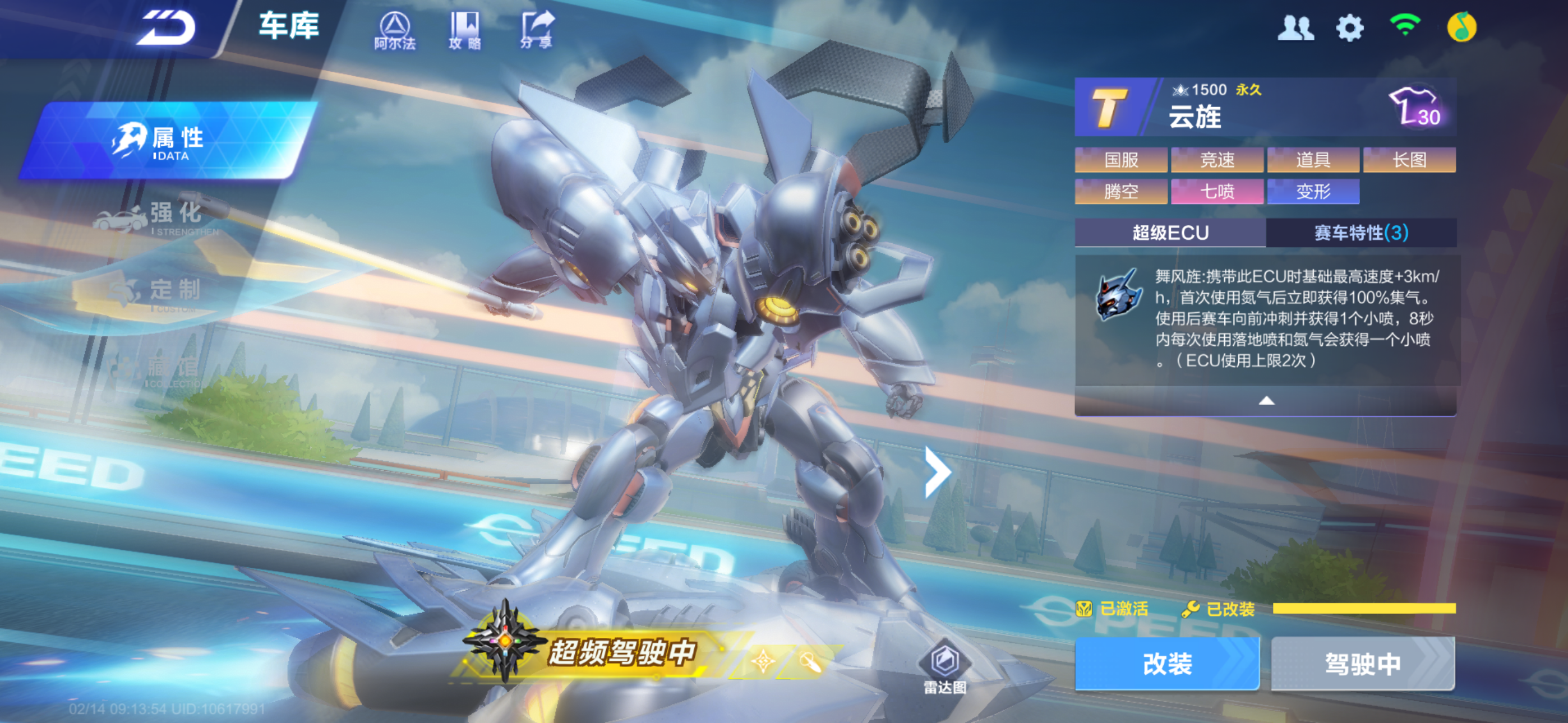Tap the 分享 share icon
Viewport: 1568px width, 723px height.
pyautogui.click(x=537, y=30)
